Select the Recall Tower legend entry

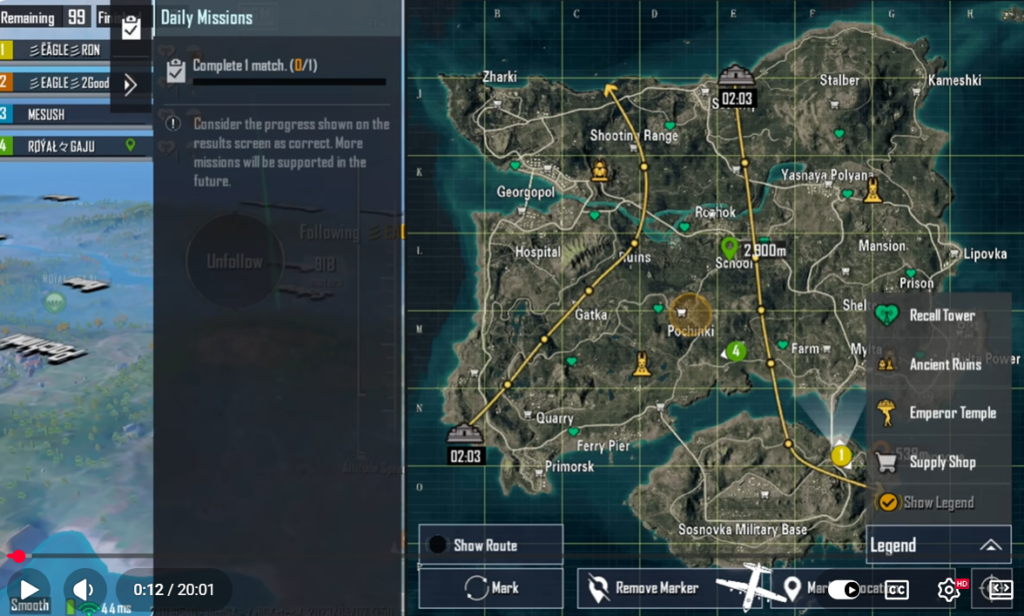click(x=928, y=315)
